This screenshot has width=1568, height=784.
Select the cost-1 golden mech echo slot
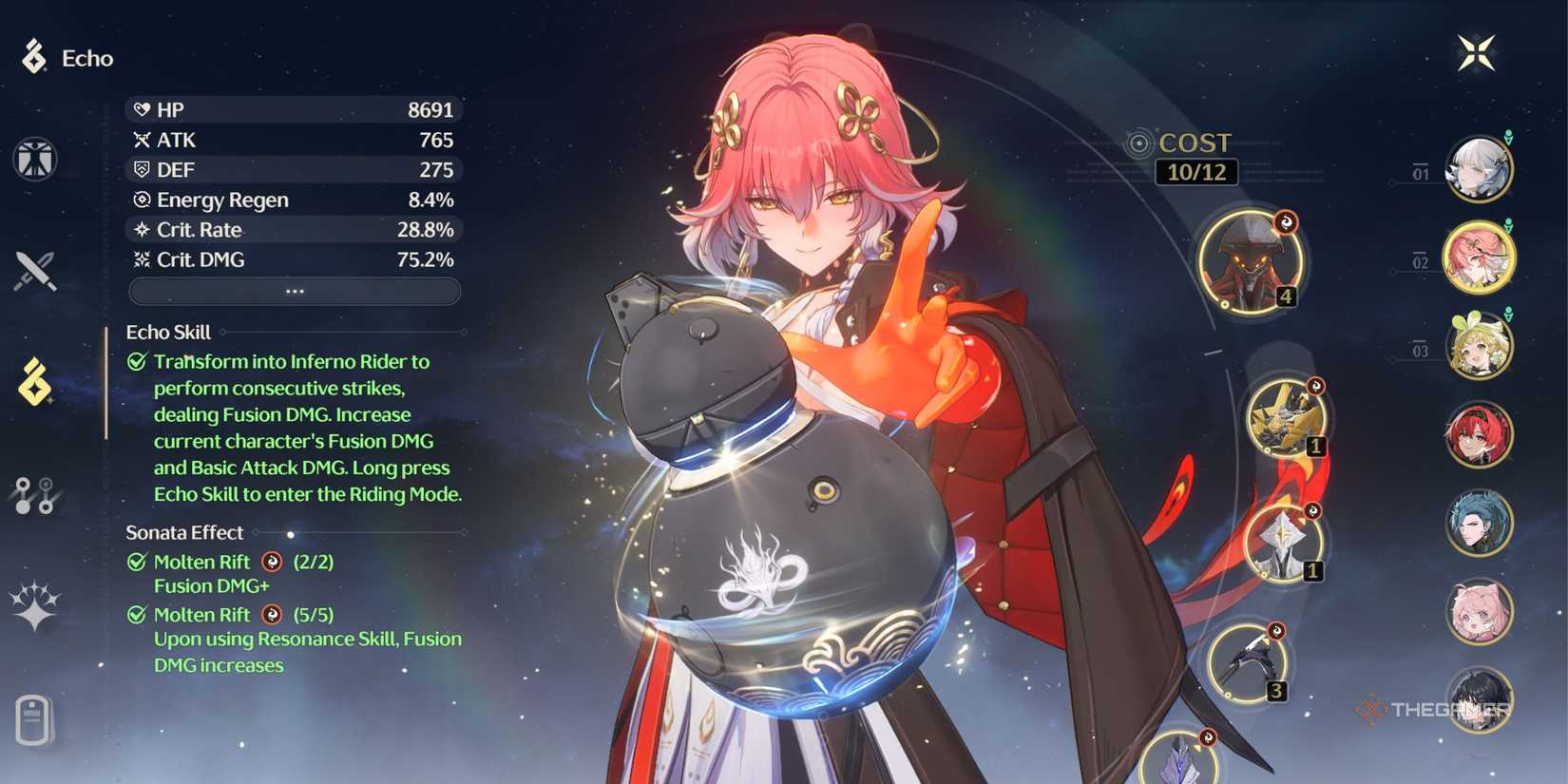point(1288,418)
